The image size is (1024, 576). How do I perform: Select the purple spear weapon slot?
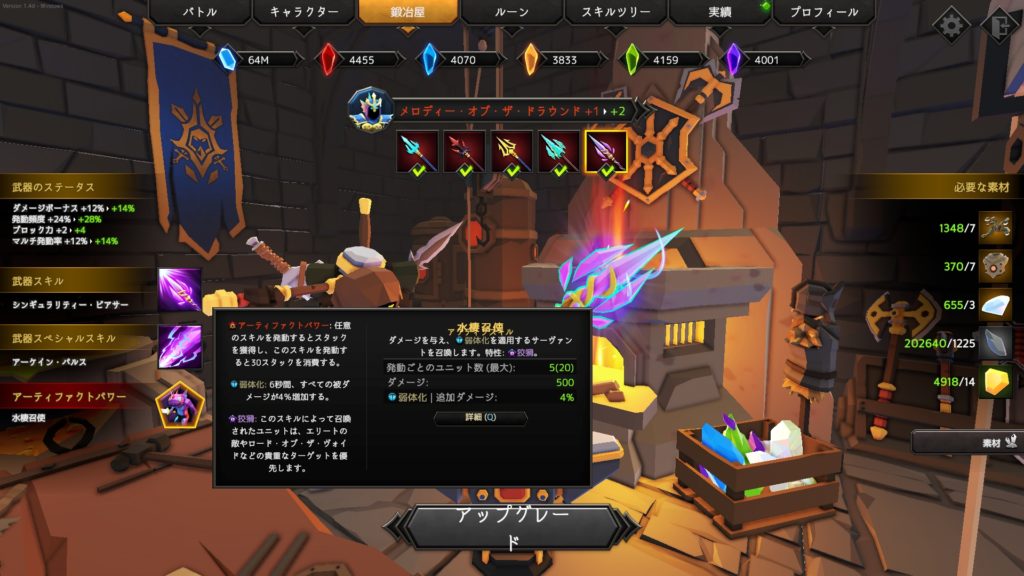[606, 151]
